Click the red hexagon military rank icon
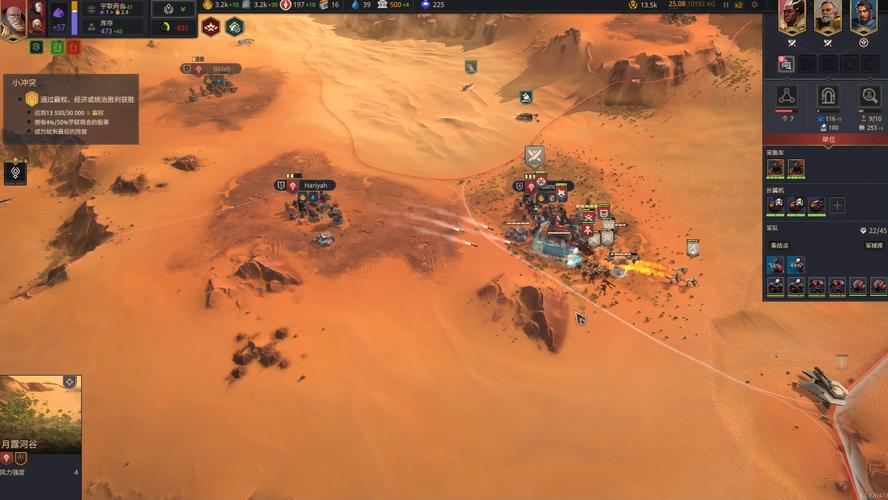This screenshot has height=500, width=888. pyautogui.click(x=211, y=27)
